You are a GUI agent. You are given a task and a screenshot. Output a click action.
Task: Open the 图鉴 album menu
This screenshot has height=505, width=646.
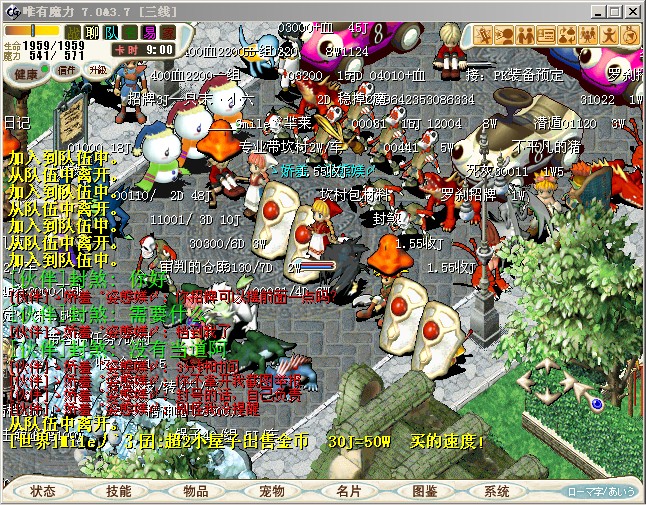[x=424, y=491]
